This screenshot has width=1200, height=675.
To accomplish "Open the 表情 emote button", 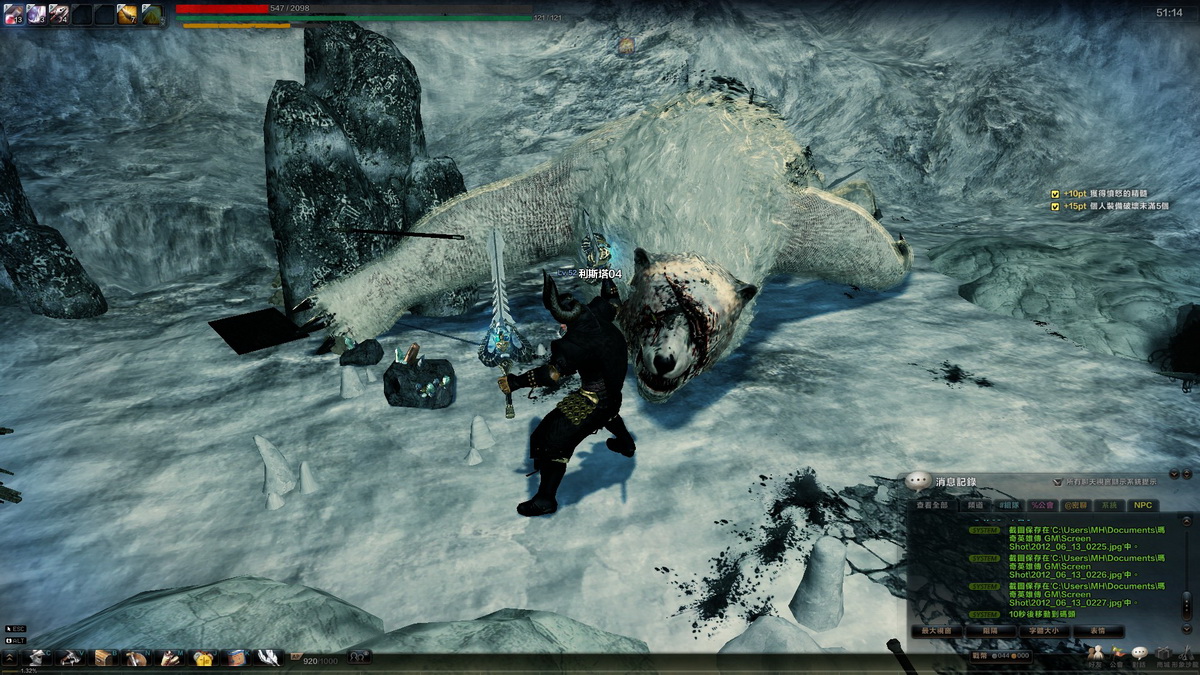I will [x=1099, y=632].
